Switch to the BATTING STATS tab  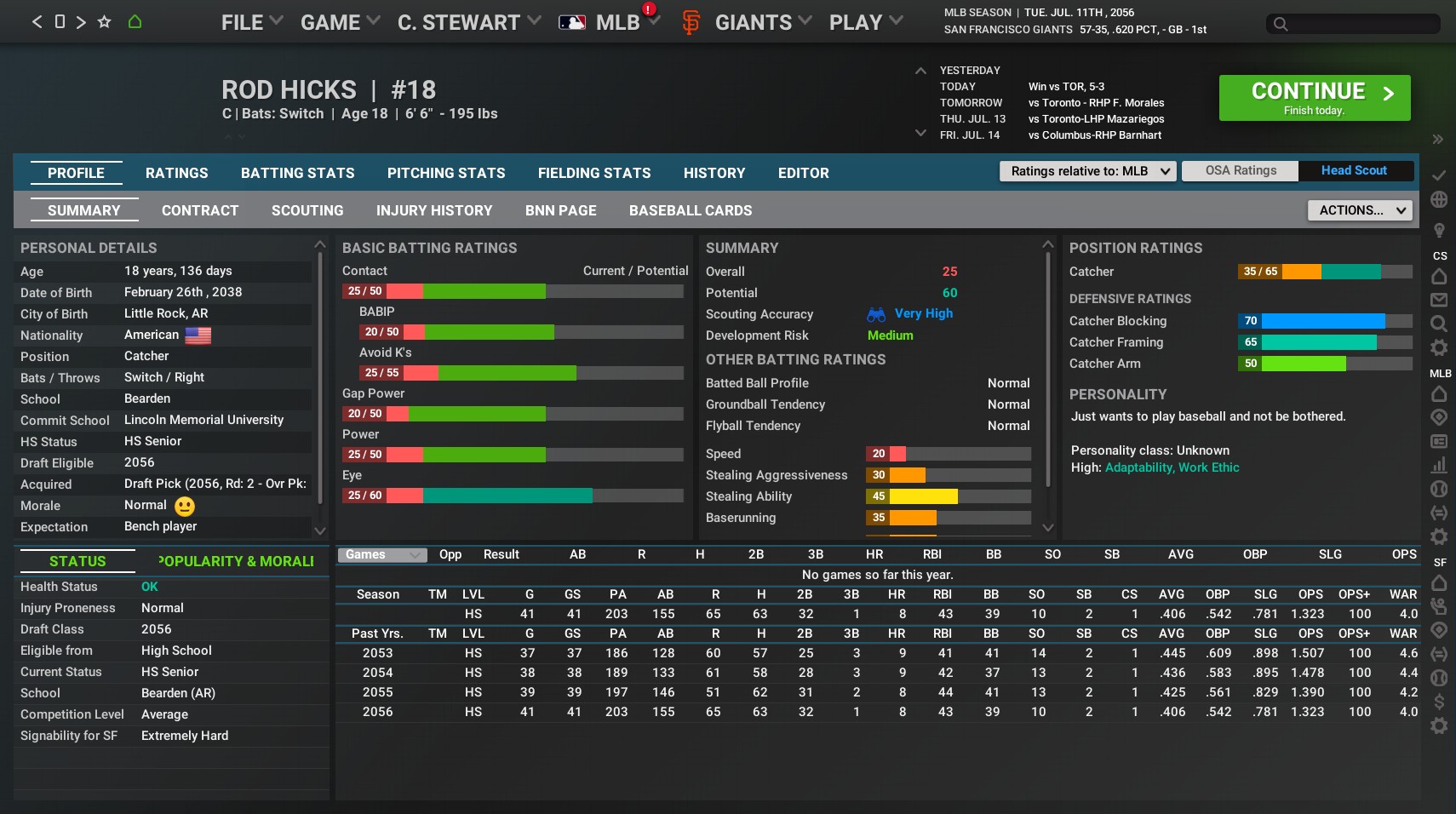pos(297,173)
